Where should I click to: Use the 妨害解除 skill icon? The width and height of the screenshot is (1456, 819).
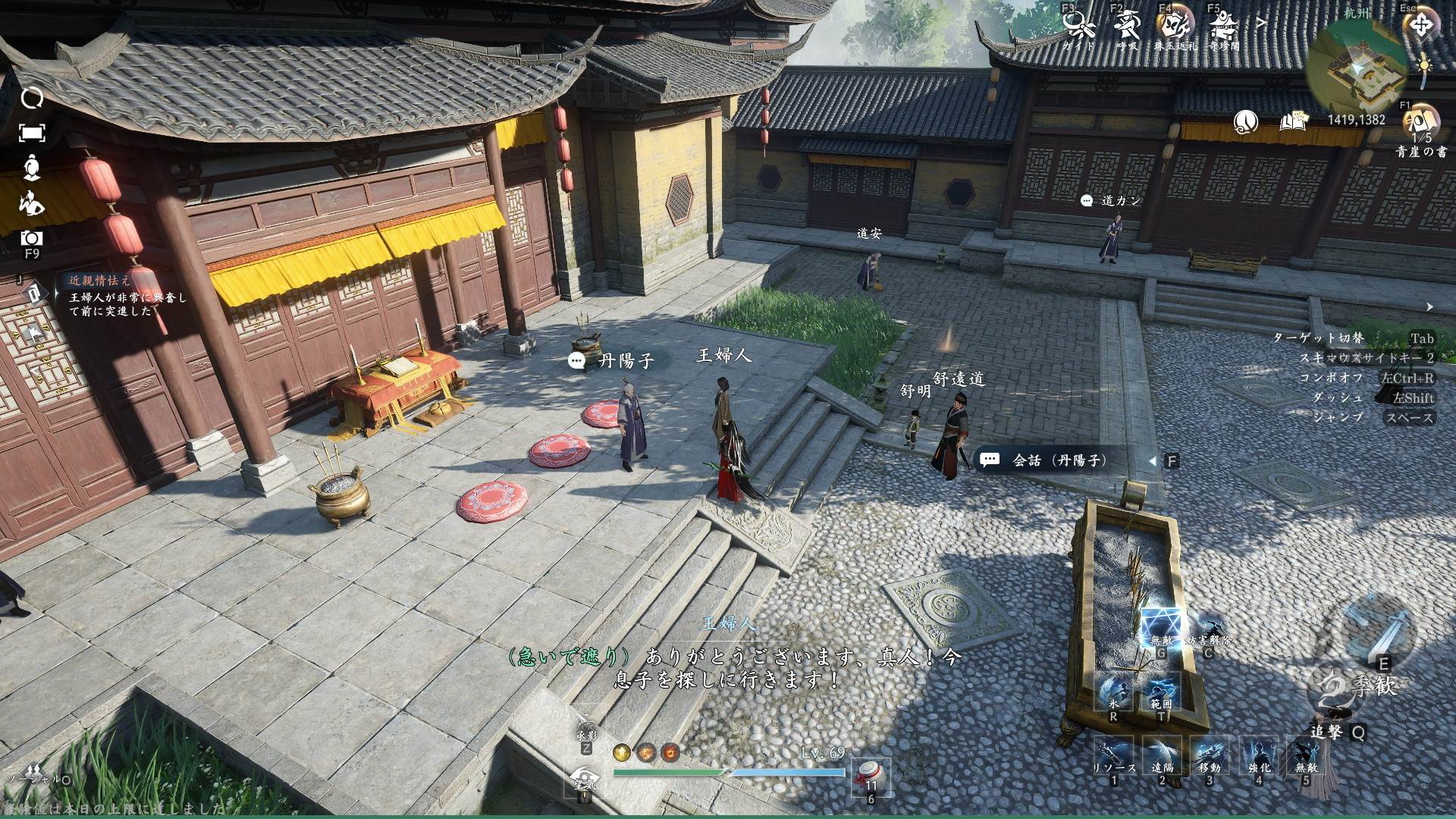tap(1208, 629)
